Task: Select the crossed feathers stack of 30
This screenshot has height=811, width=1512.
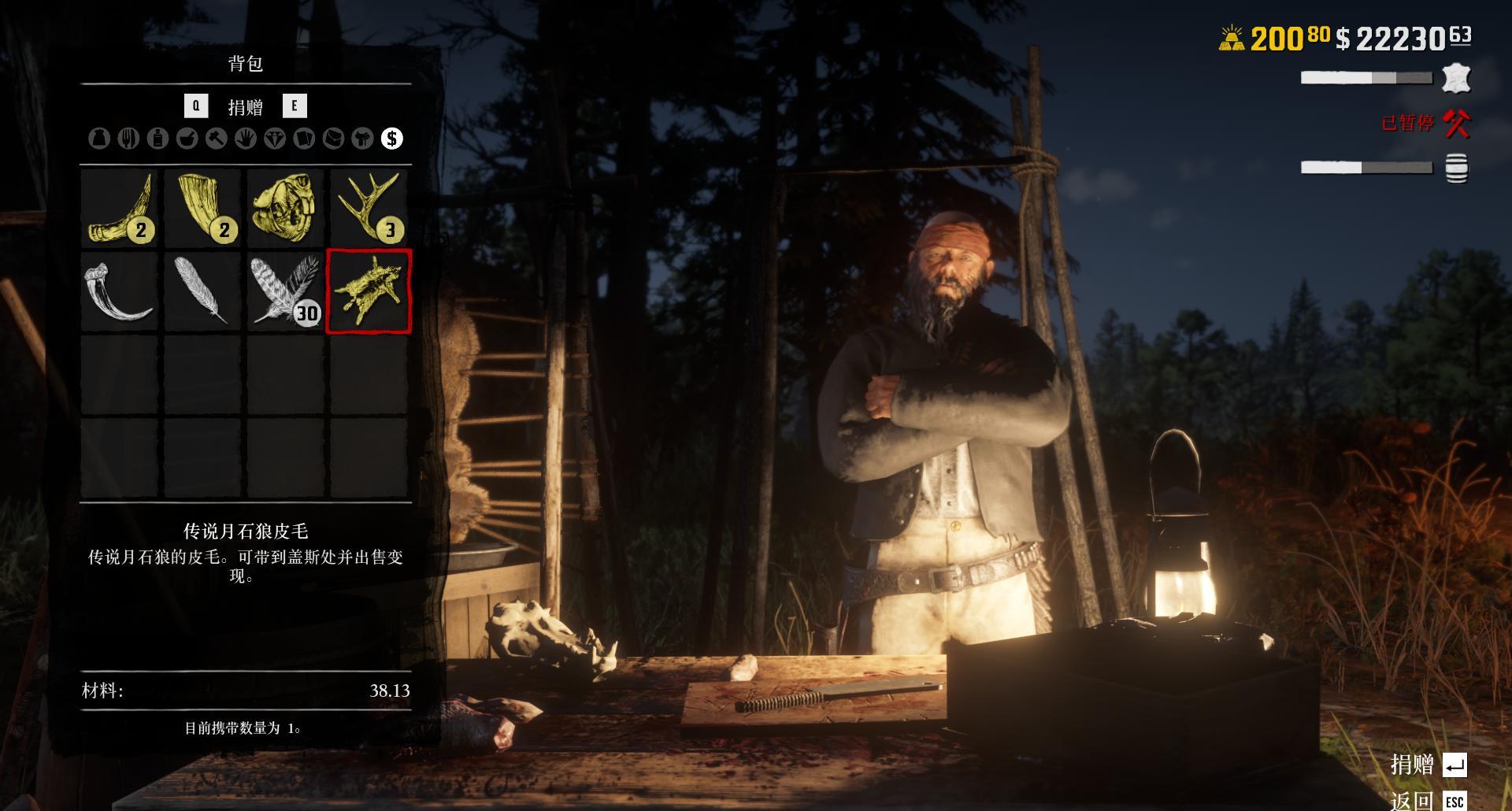Action: (285, 291)
